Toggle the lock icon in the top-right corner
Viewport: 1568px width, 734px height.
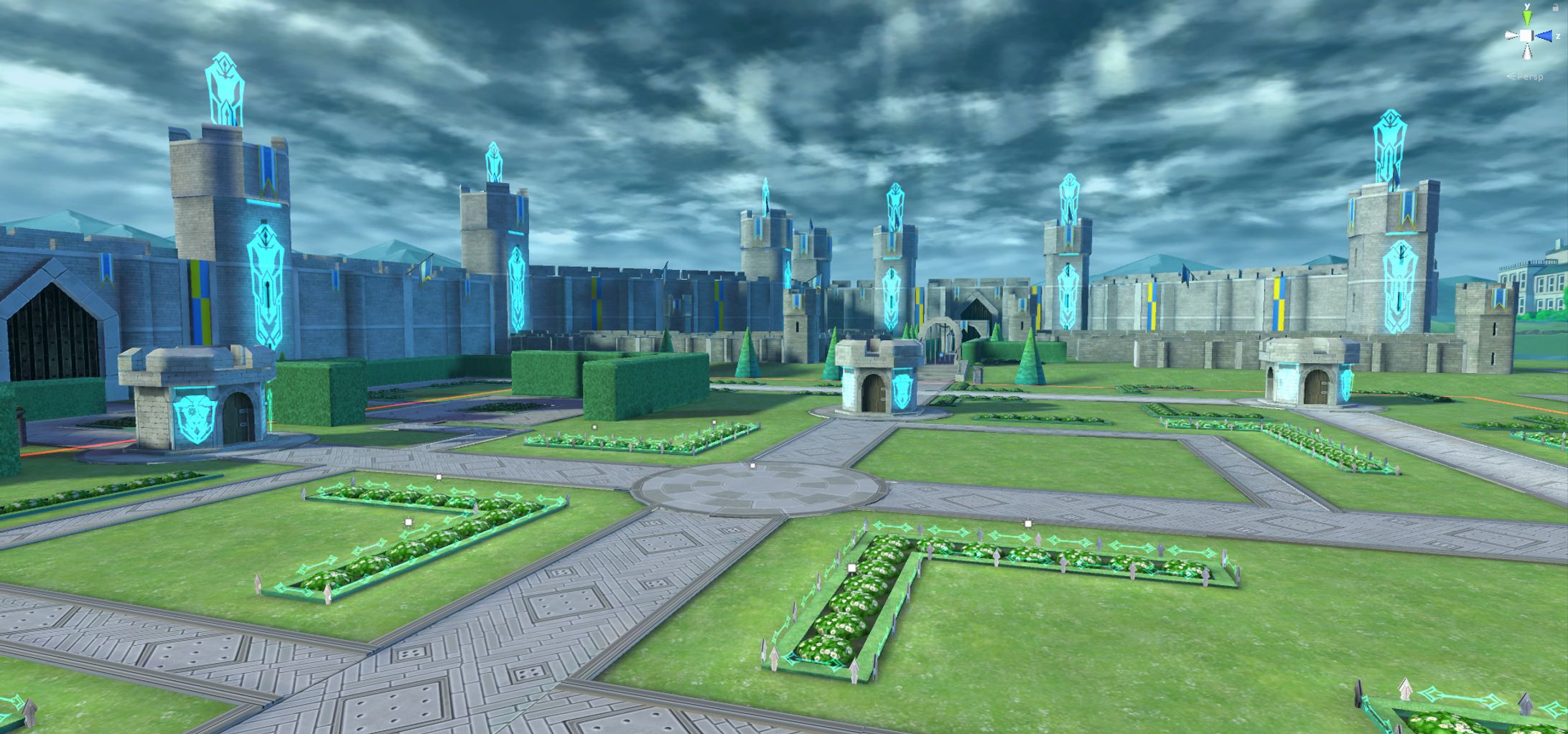point(1556,8)
